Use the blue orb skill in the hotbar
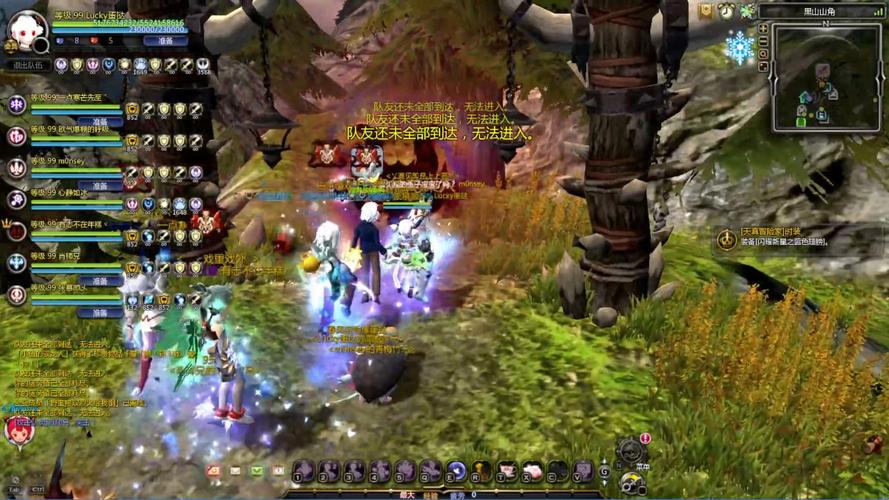 point(456,471)
